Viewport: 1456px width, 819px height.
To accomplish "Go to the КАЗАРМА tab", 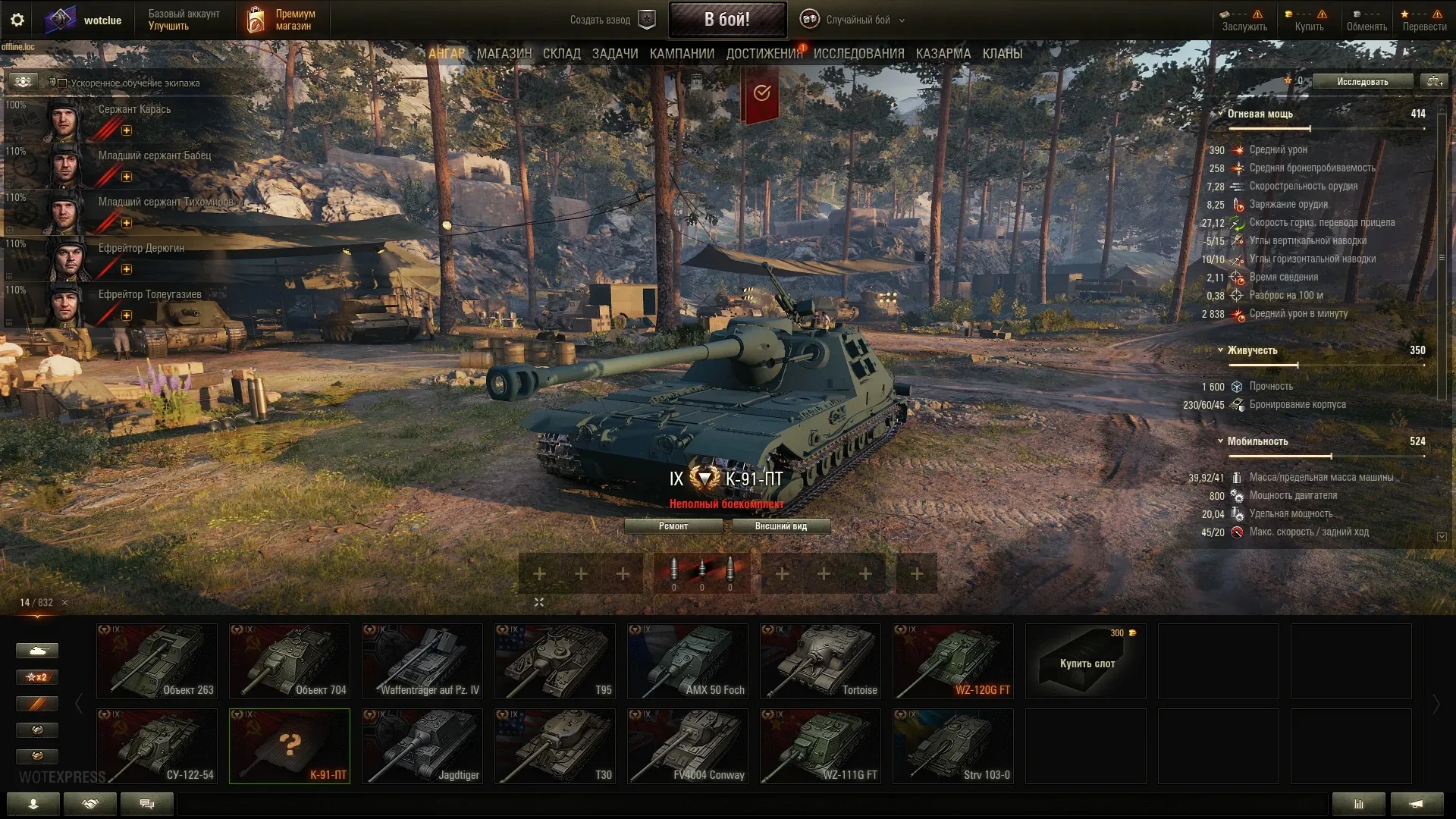I will click(943, 54).
